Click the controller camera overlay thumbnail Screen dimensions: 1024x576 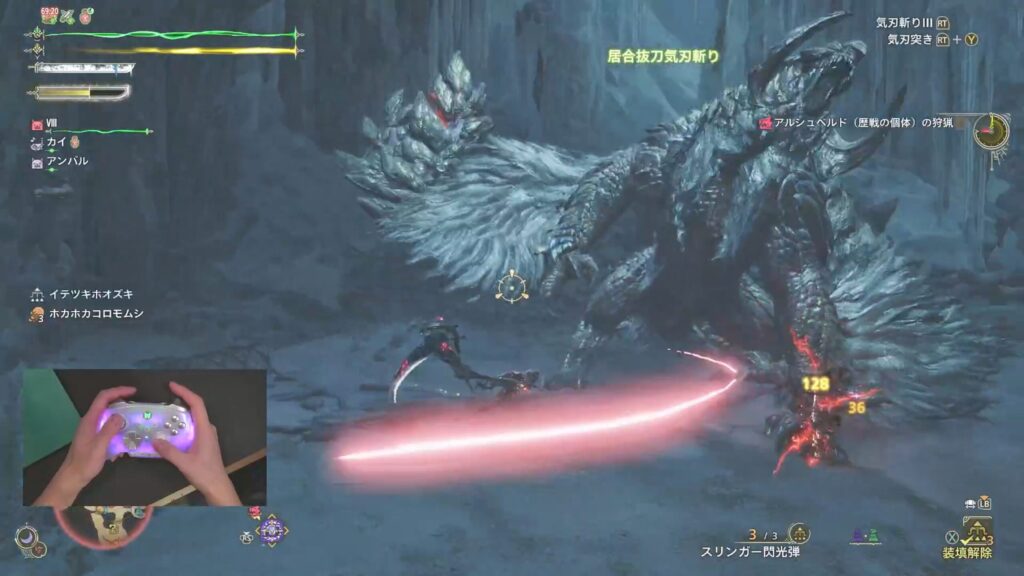tap(145, 437)
